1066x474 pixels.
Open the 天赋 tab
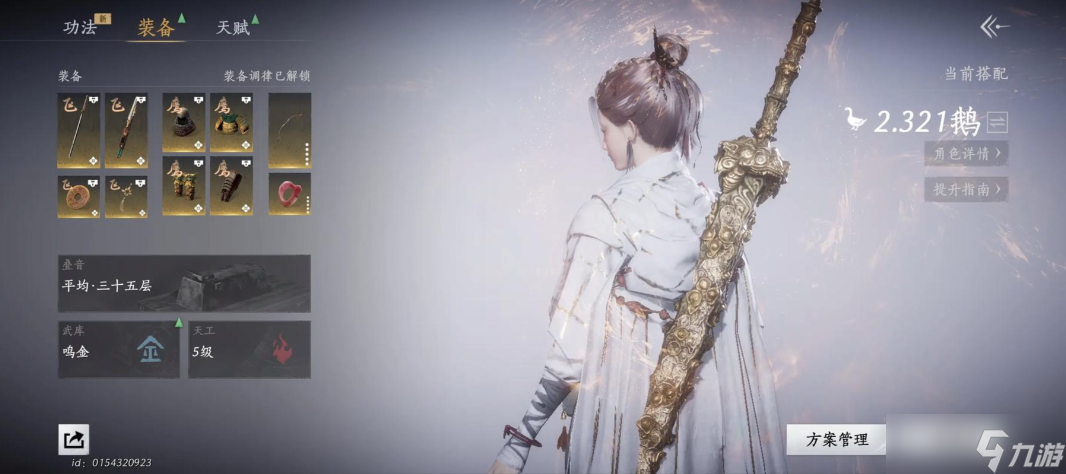click(233, 27)
